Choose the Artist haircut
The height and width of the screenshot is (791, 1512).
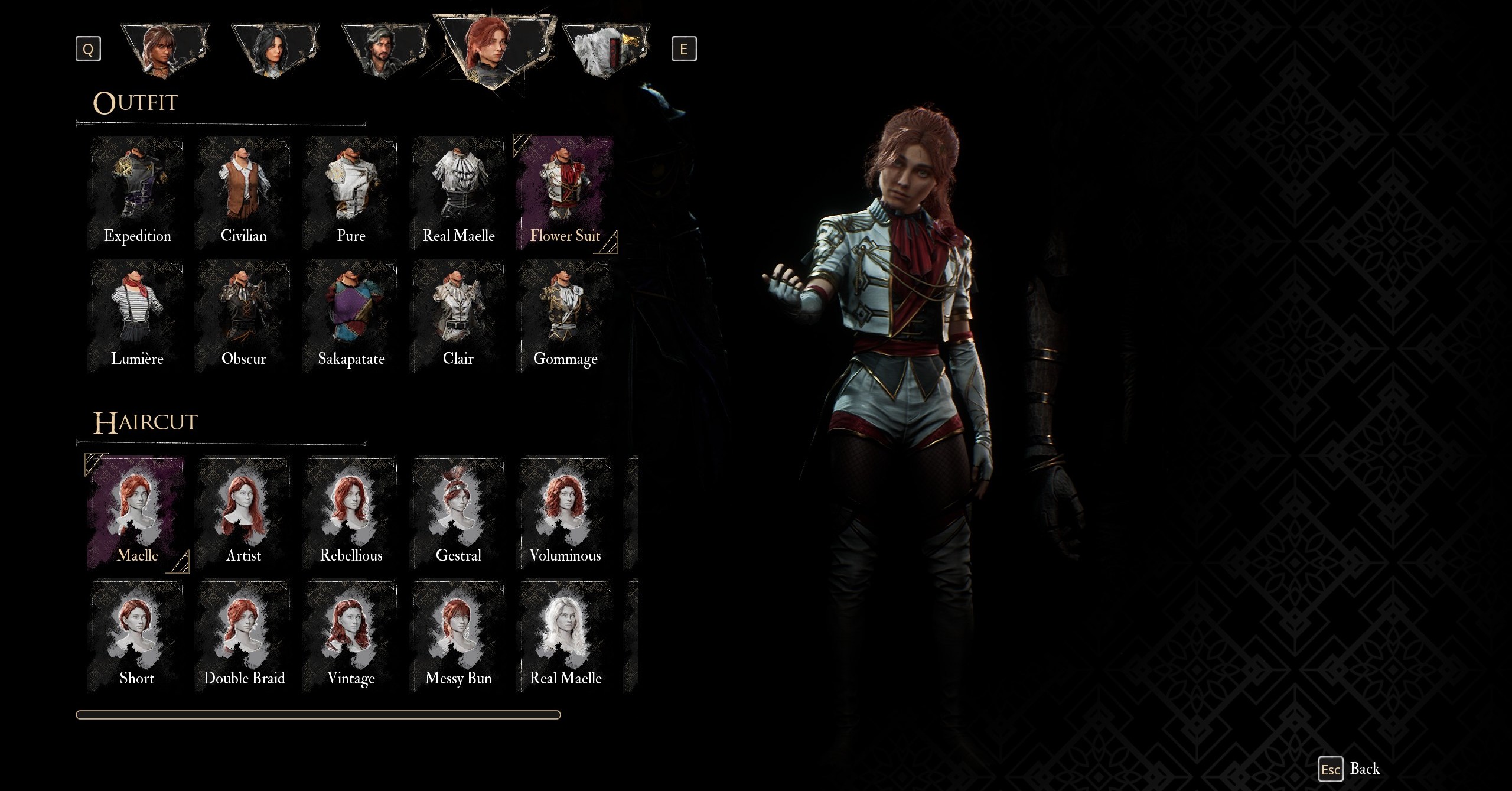(244, 513)
